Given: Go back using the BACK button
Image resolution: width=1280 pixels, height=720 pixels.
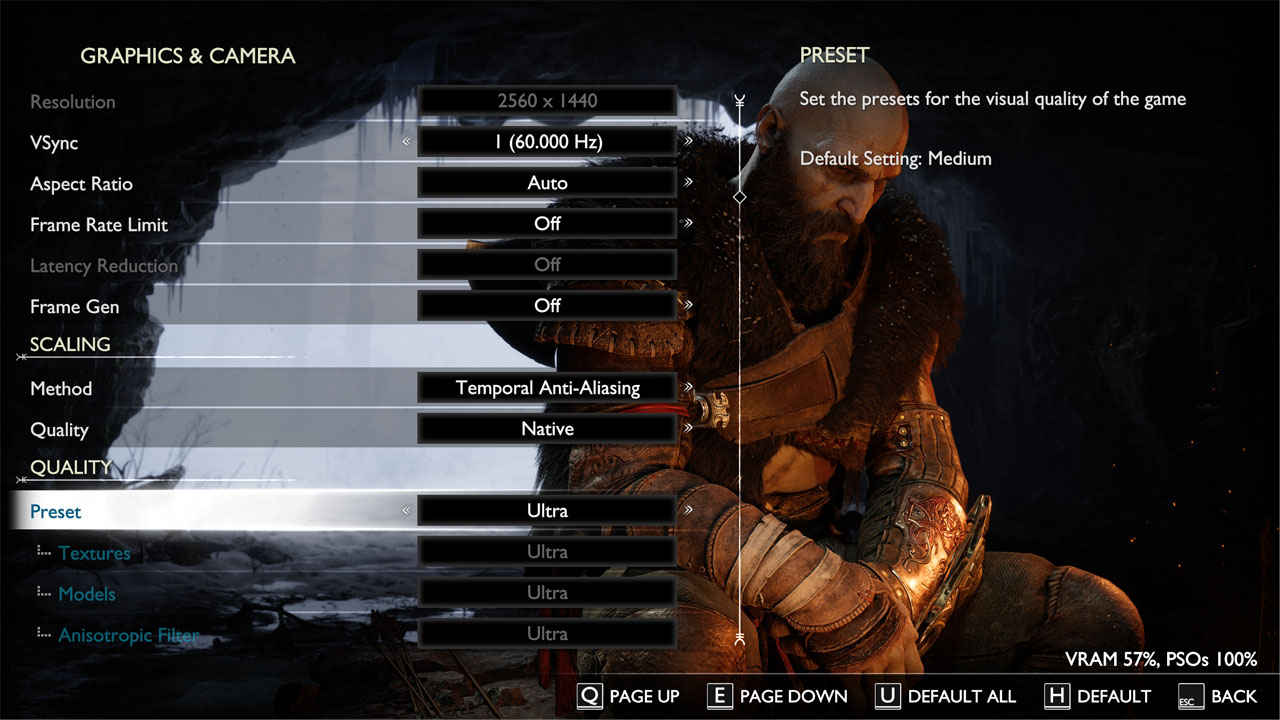Looking at the screenshot, I should click(1218, 696).
